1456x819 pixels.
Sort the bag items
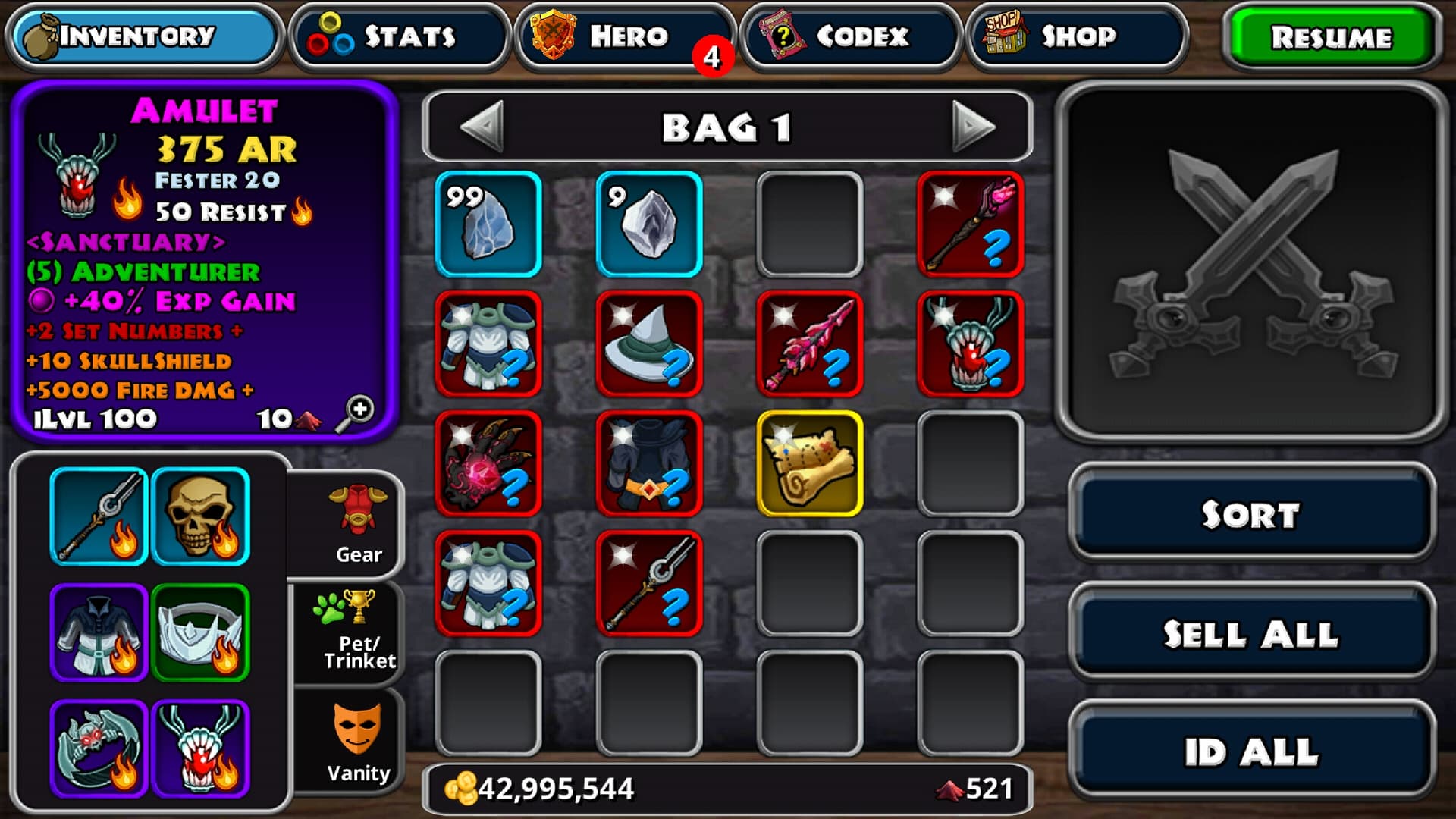point(1251,514)
